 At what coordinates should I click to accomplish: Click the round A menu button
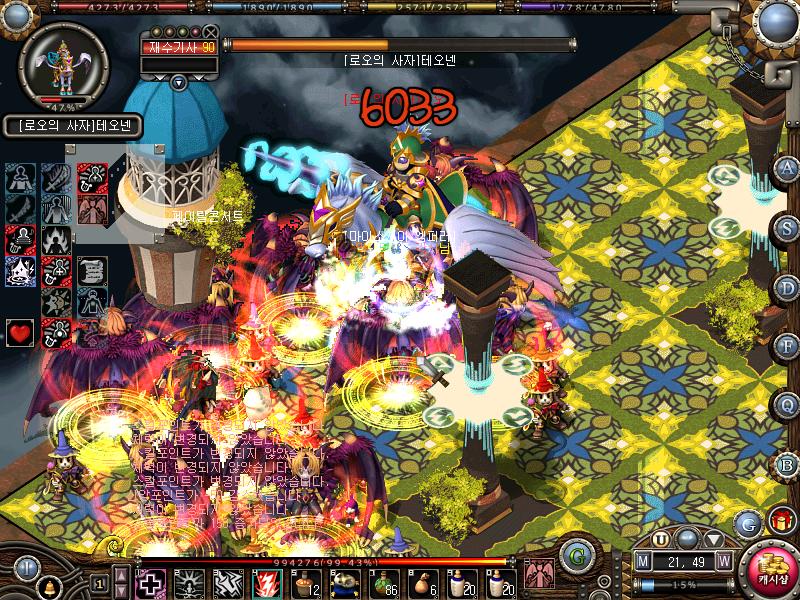pyautogui.click(x=788, y=167)
